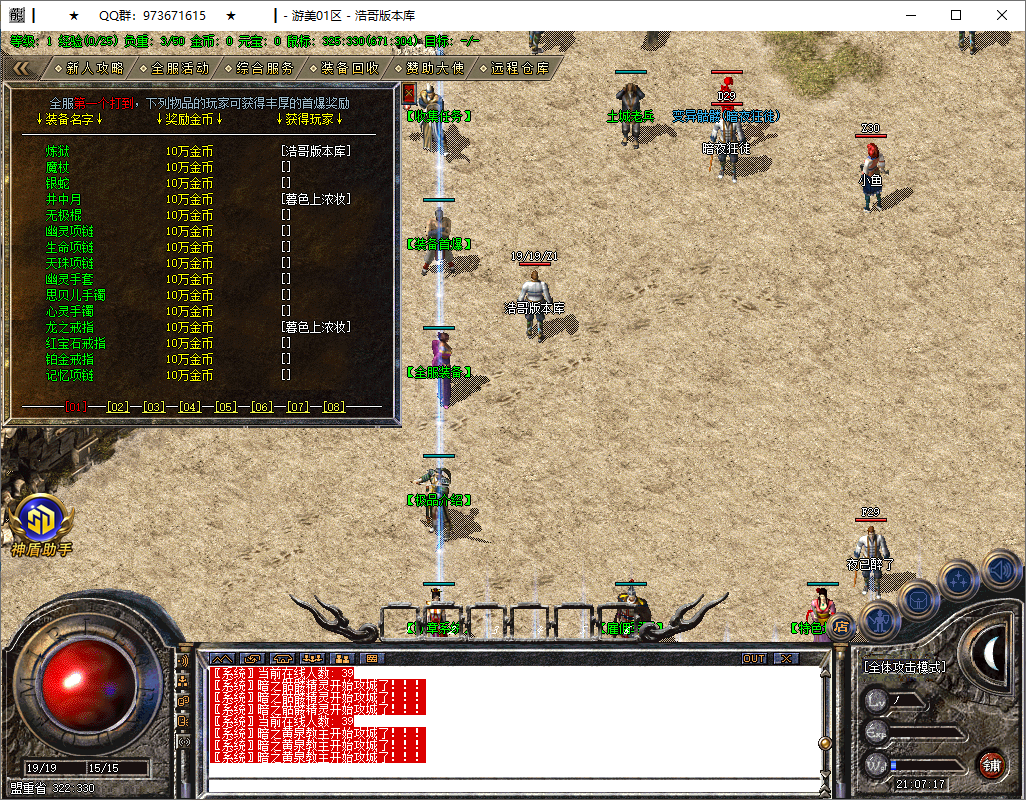Open the 神盾助手 assistant icon
The height and width of the screenshot is (800, 1026).
click(40, 520)
